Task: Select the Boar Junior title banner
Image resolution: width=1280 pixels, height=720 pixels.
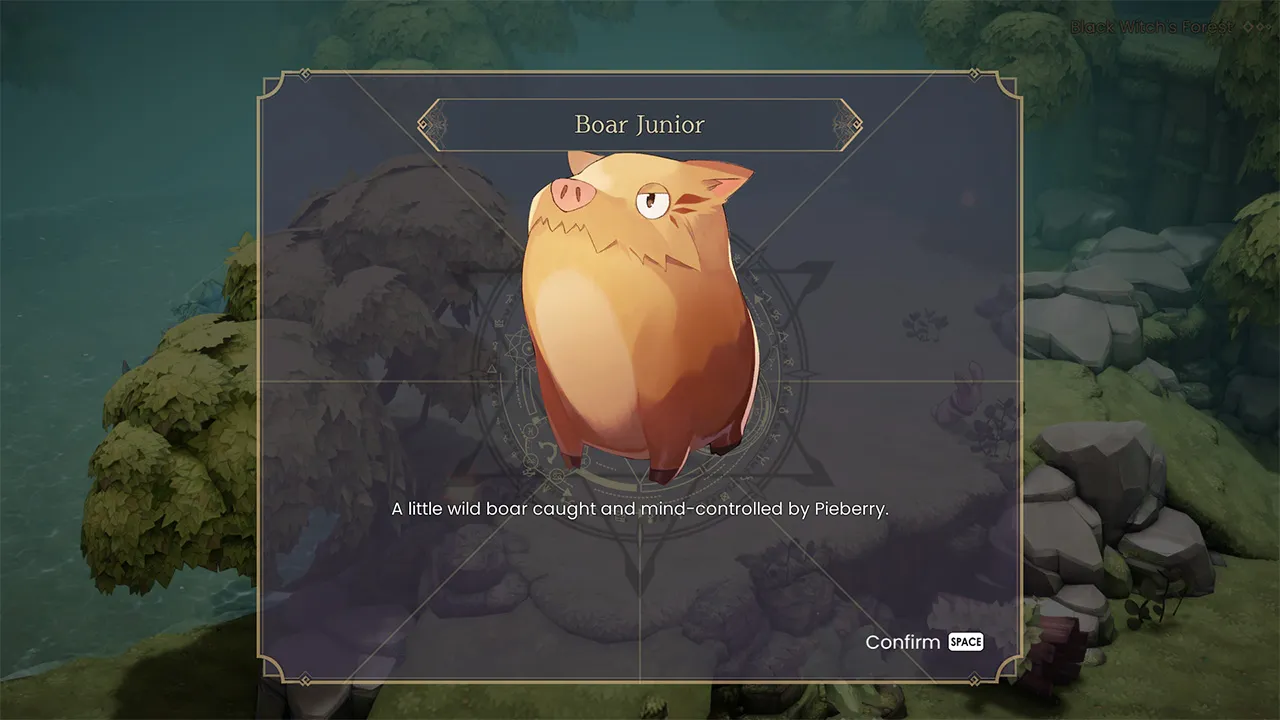Action: pos(640,123)
